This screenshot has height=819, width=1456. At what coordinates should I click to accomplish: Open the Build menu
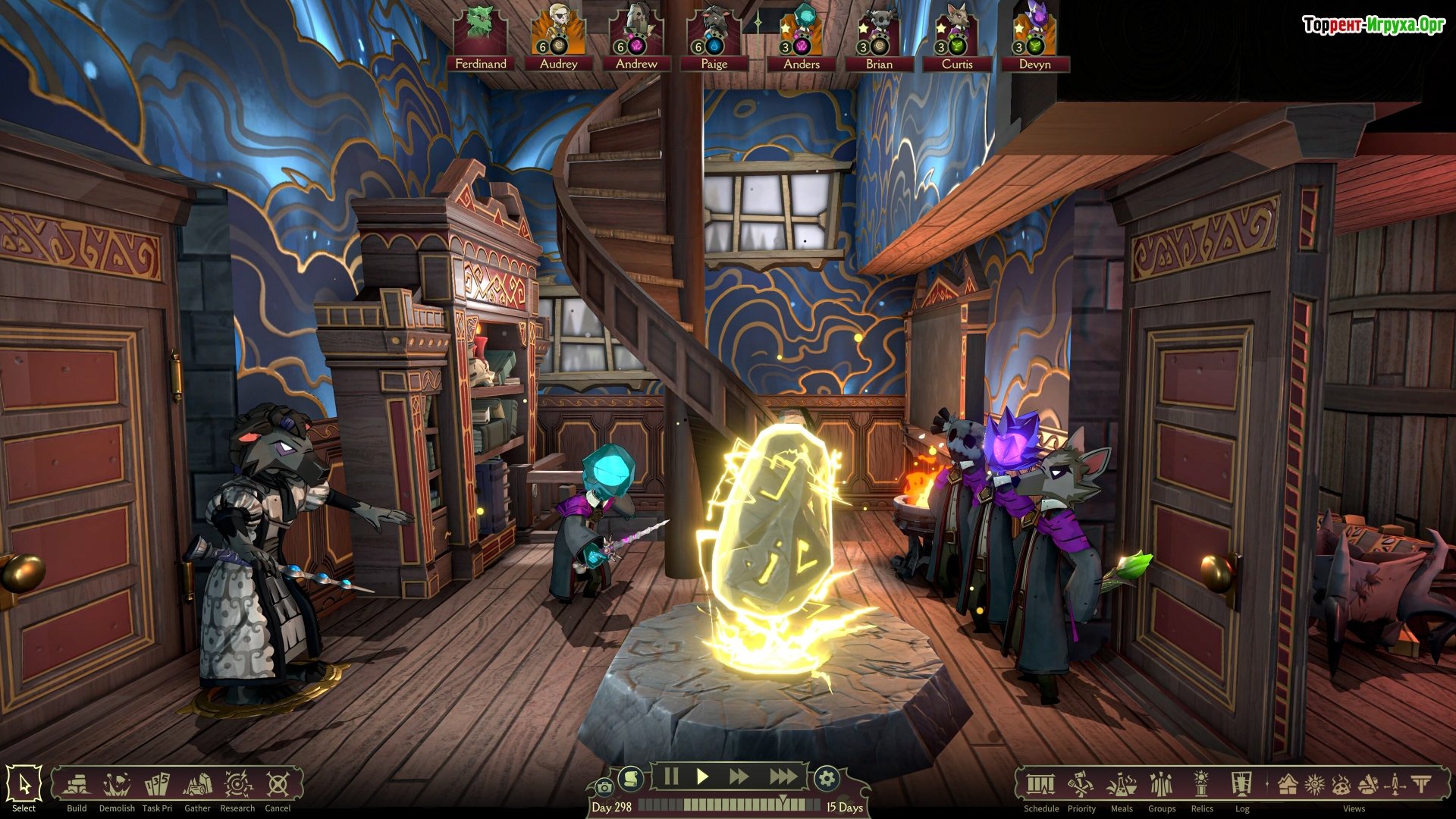(77, 786)
